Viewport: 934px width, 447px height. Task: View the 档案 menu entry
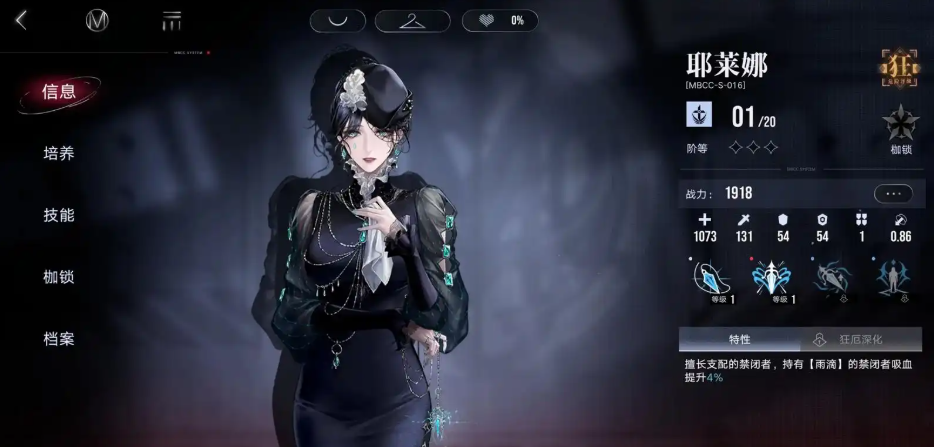59,339
